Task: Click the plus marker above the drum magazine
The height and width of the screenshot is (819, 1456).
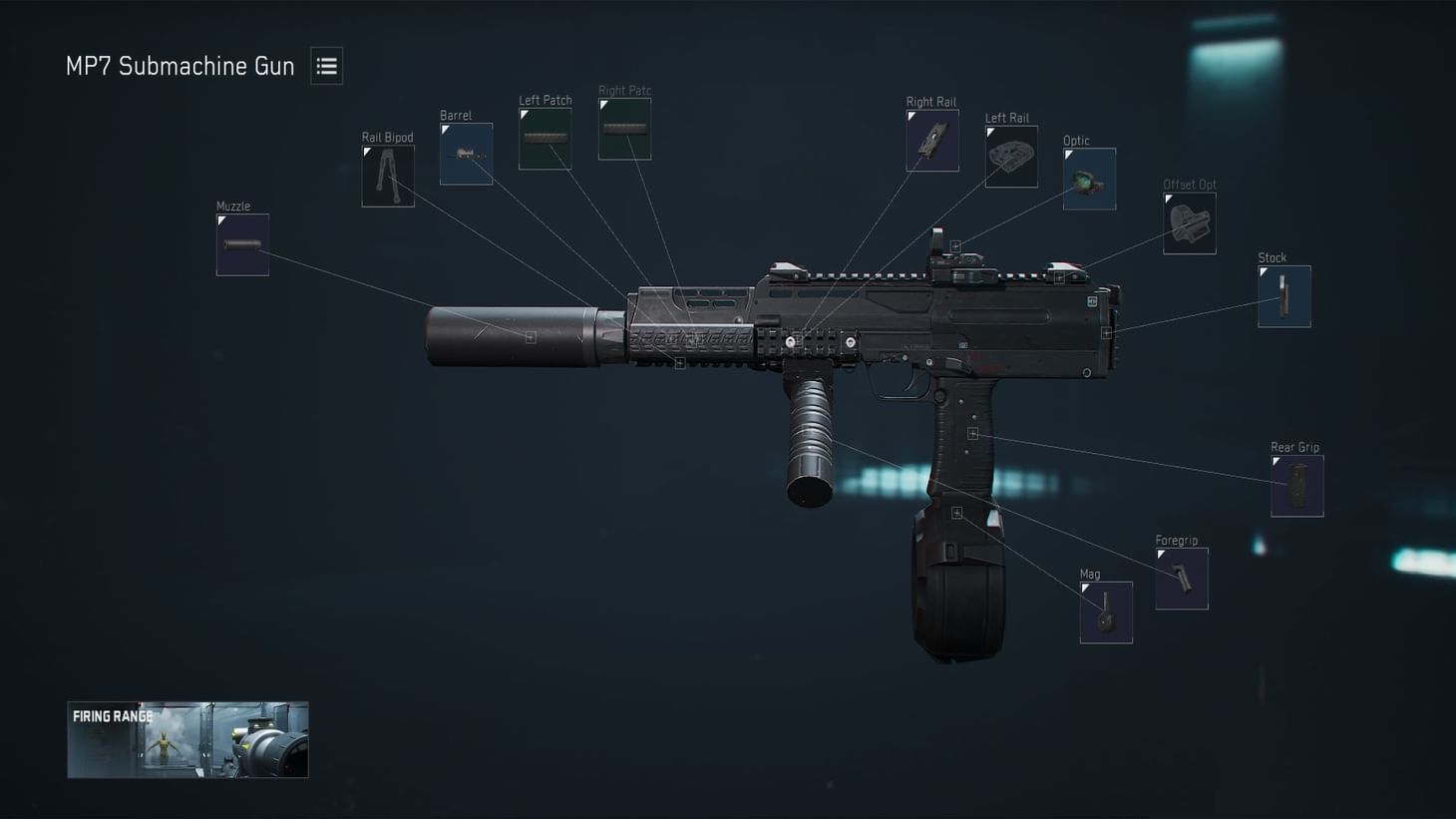Action: click(x=956, y=511)
